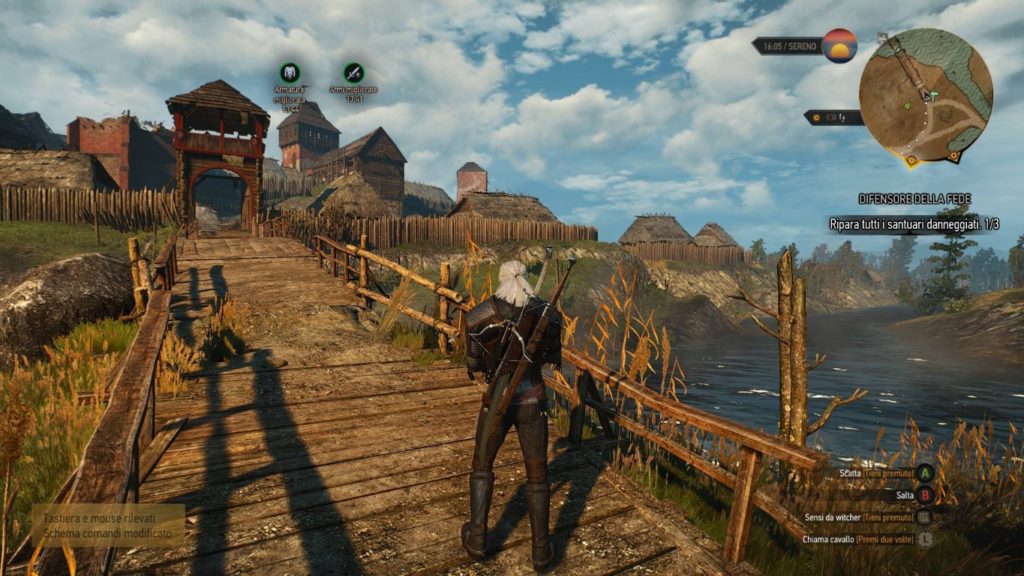1024x576 pixels.
Task: Open the Difensore della Fede quest tracker
Action: click(913, 199)
